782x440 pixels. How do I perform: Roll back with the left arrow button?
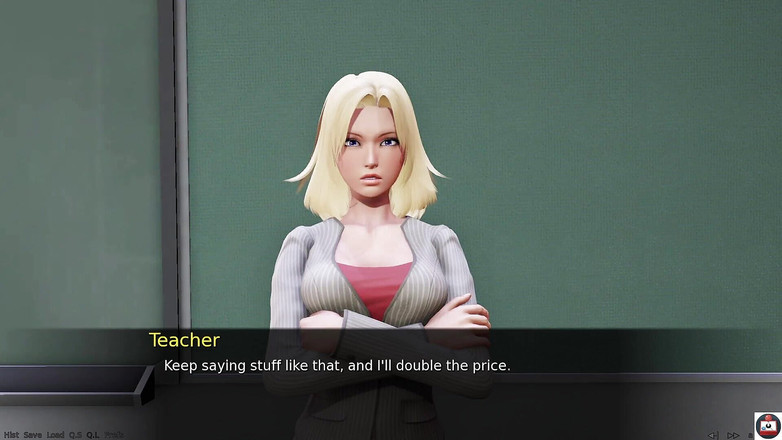[713, 435]
